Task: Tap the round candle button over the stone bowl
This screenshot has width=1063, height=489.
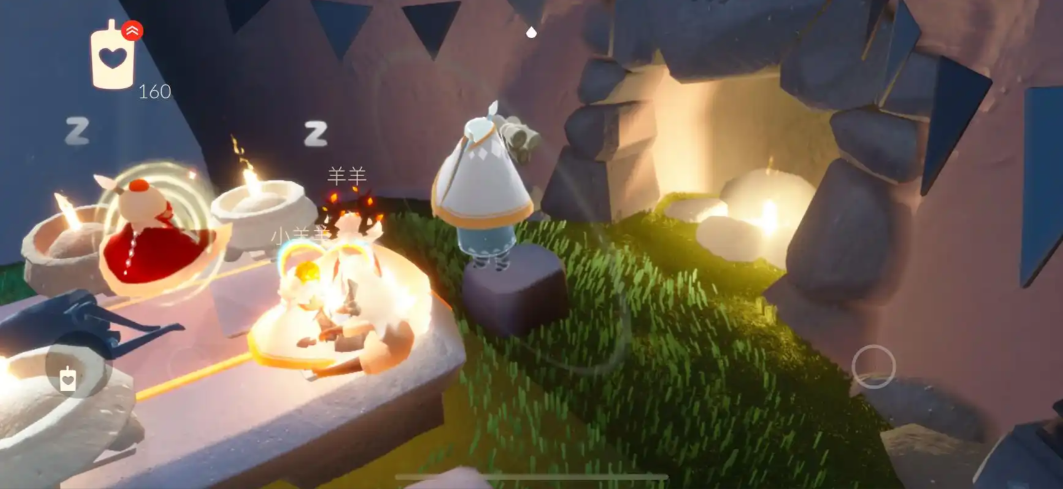Action: coord(68,378)
